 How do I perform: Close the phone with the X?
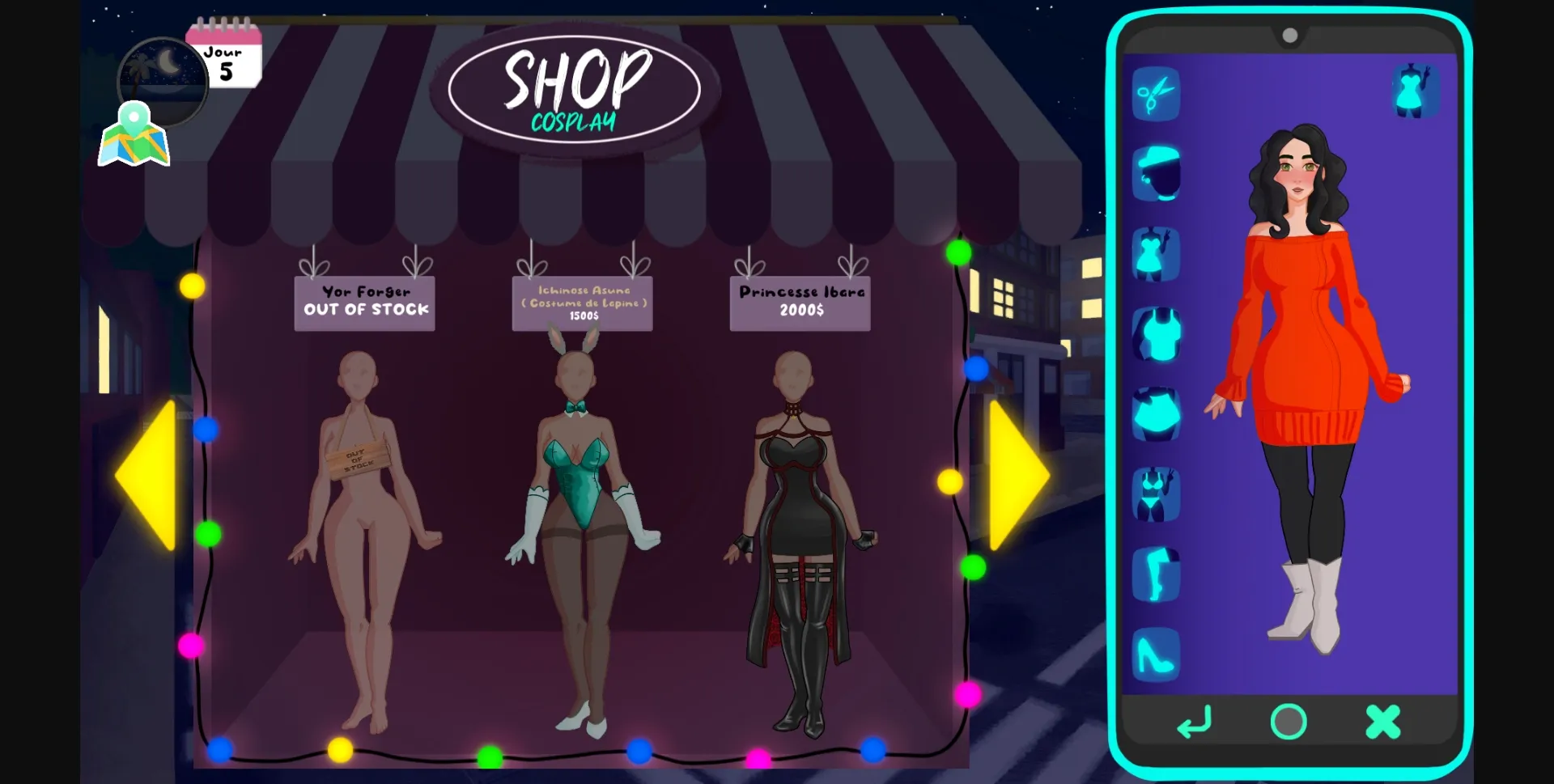[x=1382, y=721]
